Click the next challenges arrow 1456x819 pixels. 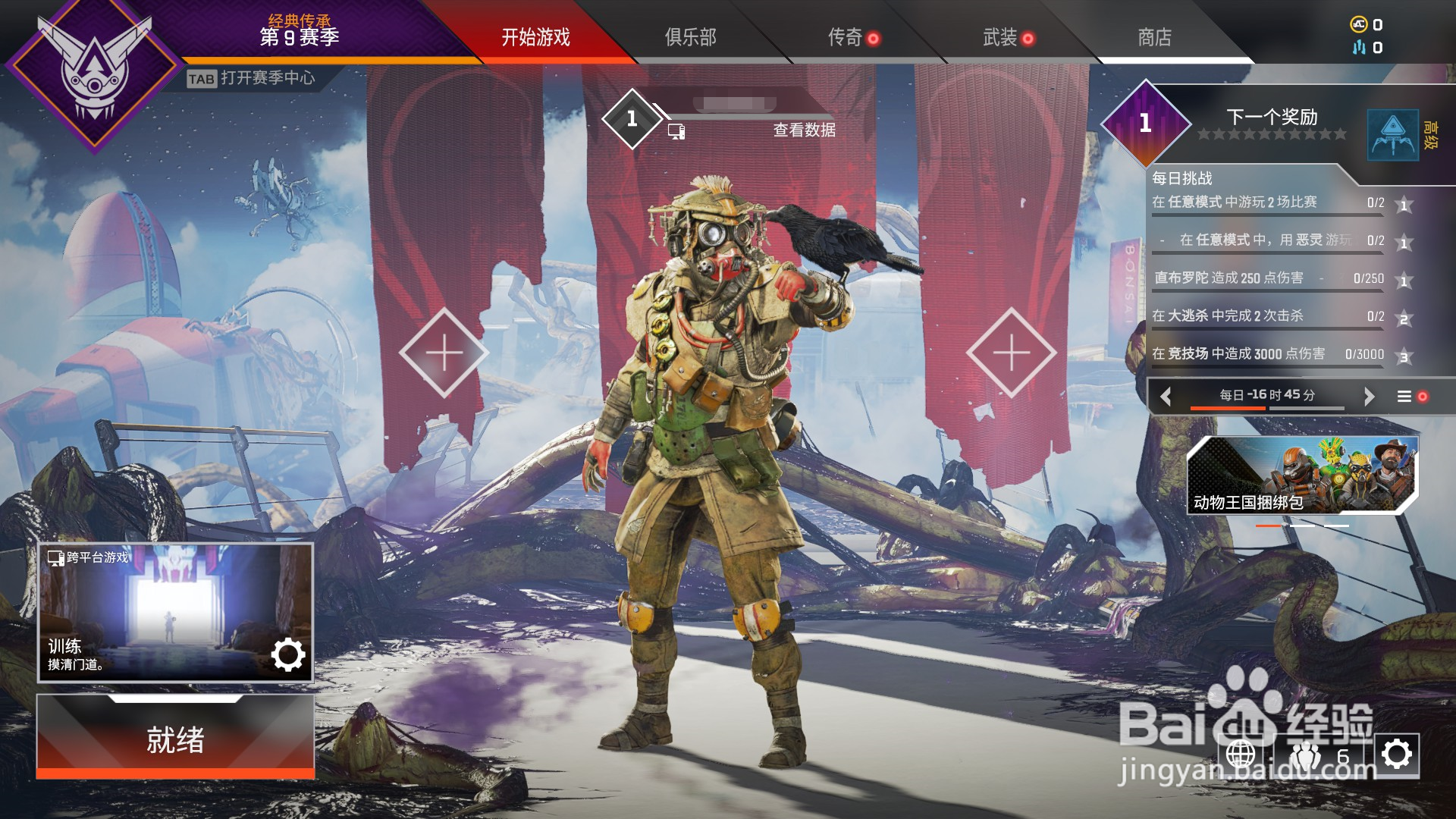point(1369,395)
